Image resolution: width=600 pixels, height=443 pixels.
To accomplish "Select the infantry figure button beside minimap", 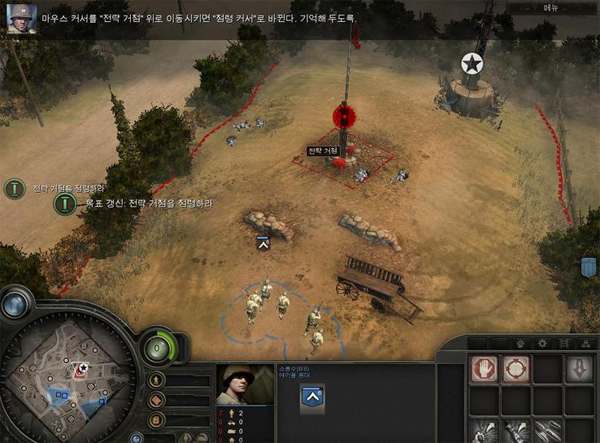I will point(156,381).
